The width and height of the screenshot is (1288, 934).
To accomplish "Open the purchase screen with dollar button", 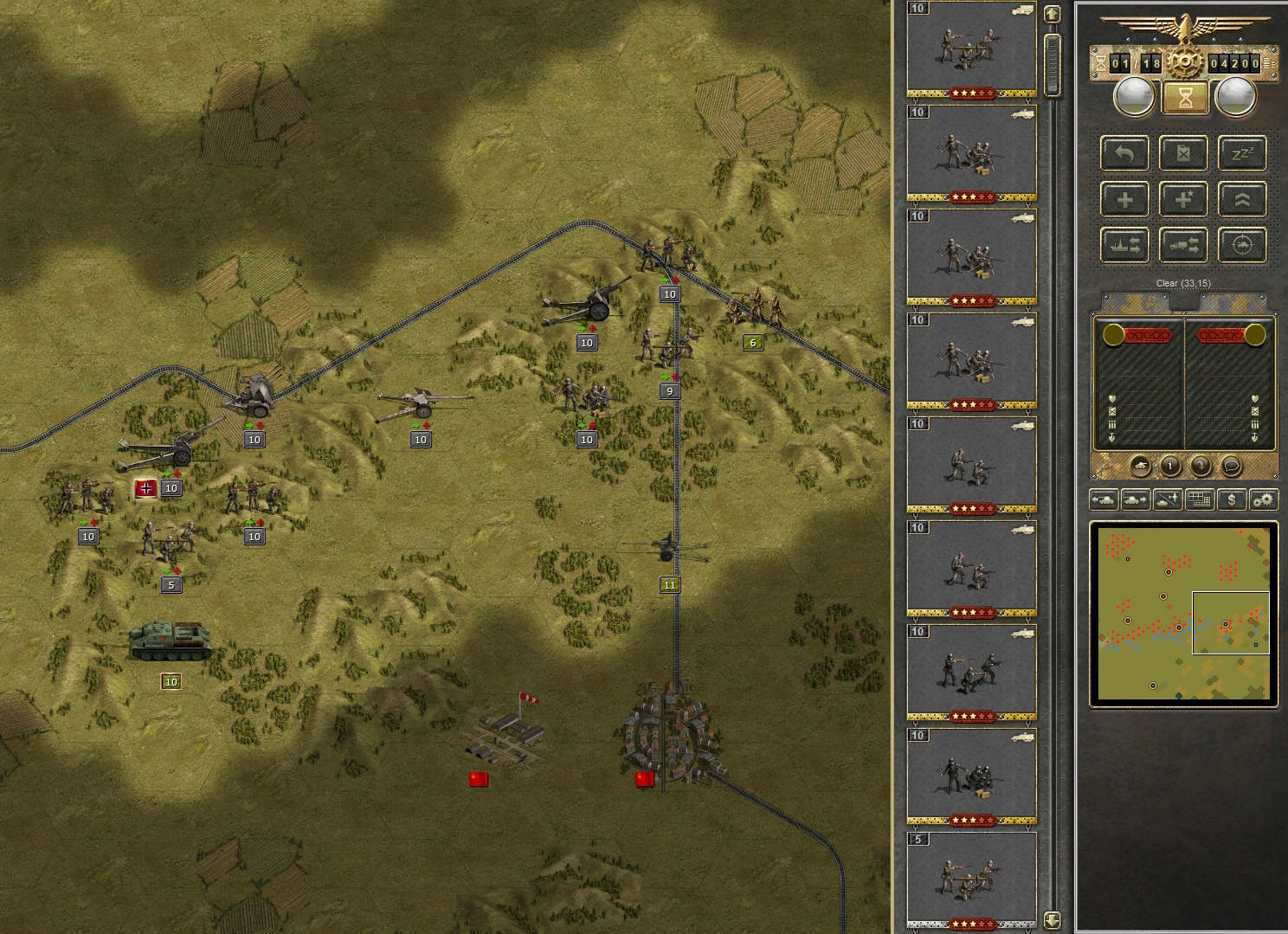I will (x=1232, y=499).
